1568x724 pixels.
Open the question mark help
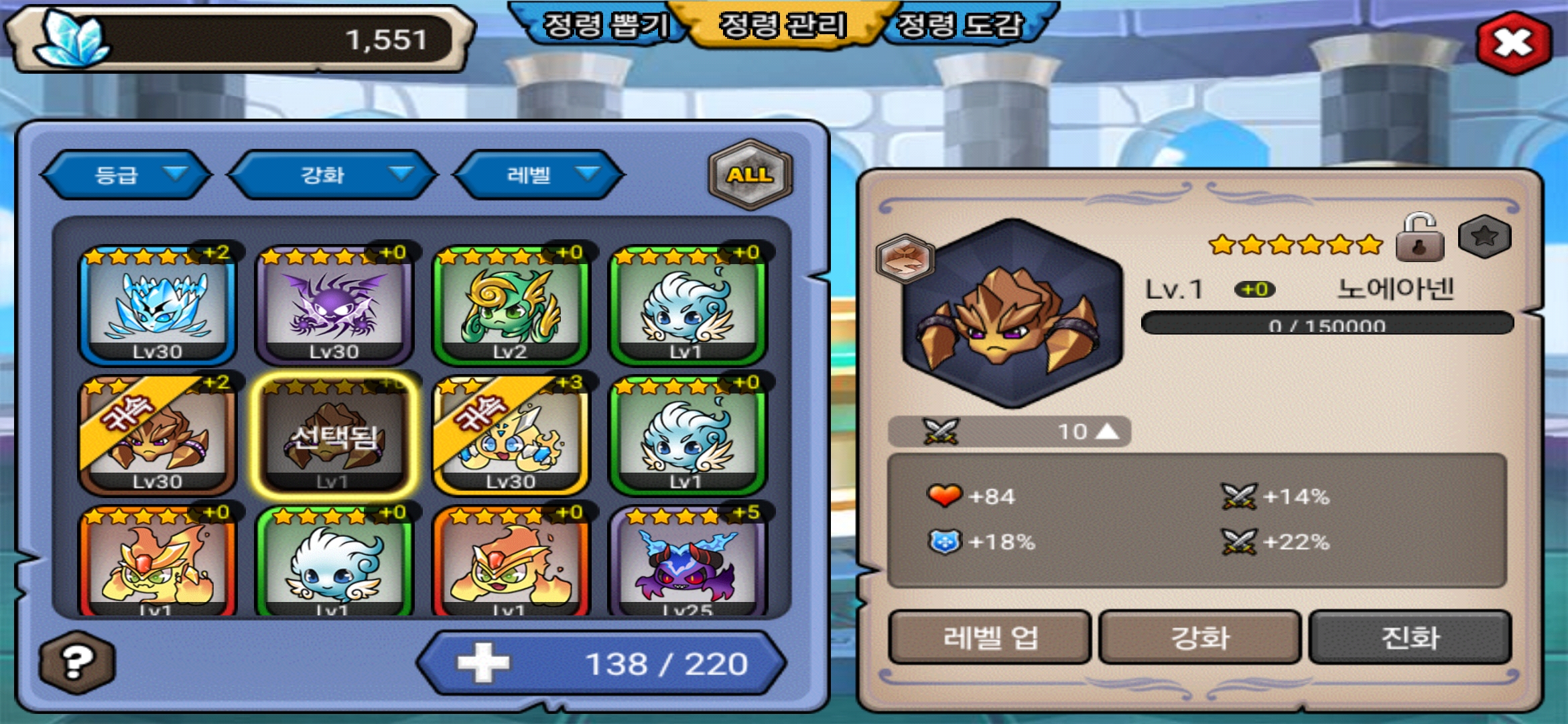[77, 662]
